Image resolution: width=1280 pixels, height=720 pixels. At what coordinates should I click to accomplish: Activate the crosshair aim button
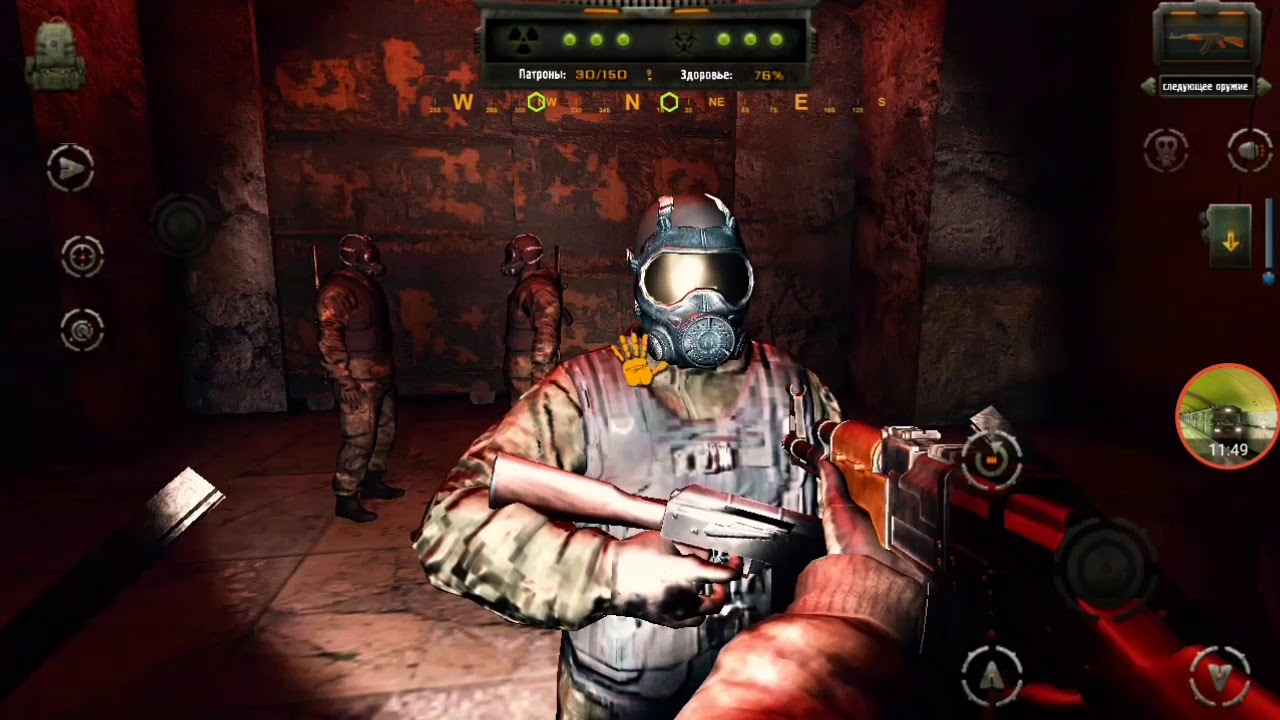82,256
